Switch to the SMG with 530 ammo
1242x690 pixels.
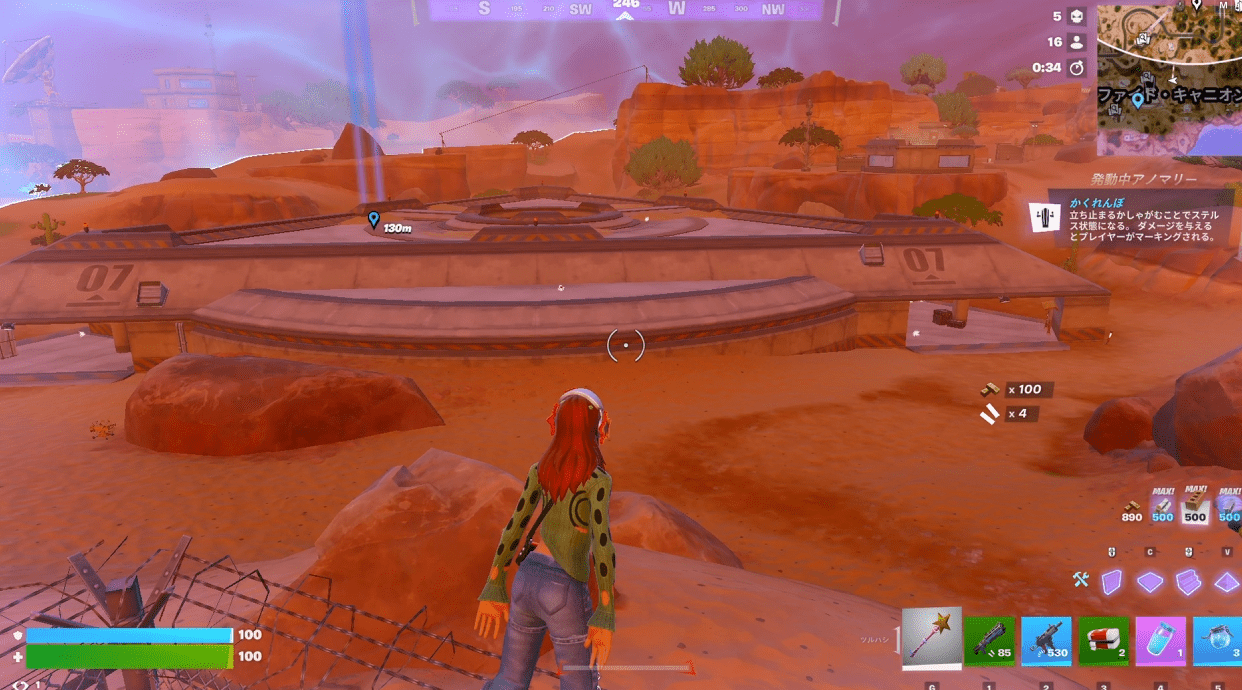point(1046,641)
